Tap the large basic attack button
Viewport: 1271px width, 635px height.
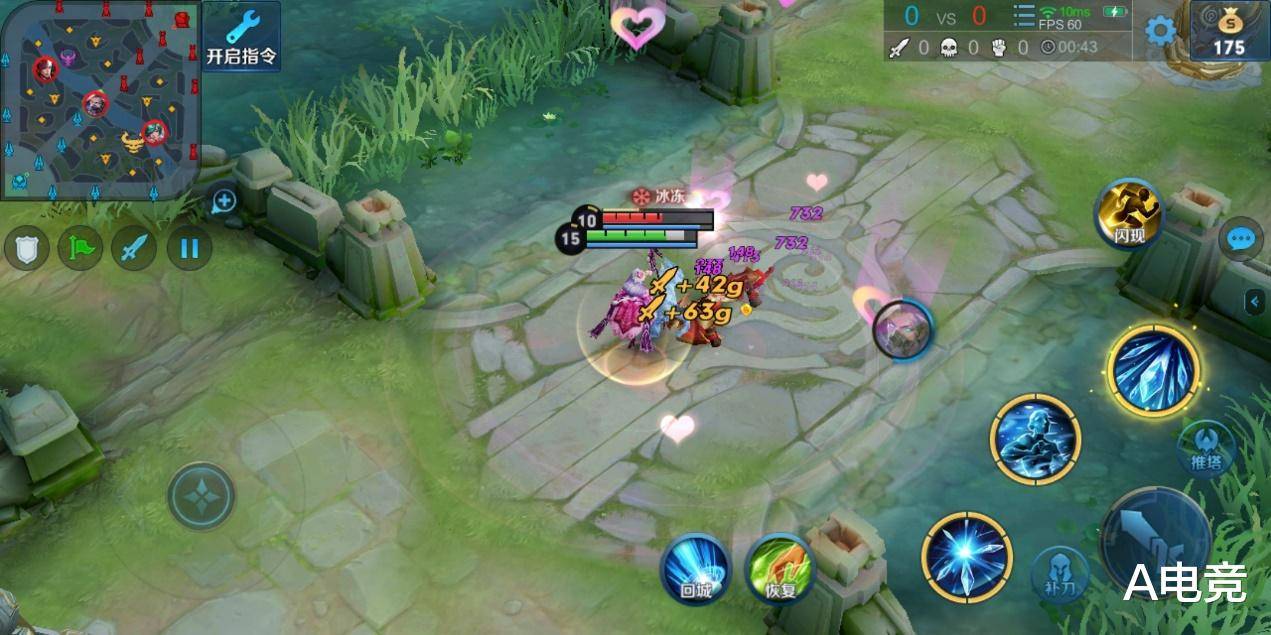(x=1155, y=538)
